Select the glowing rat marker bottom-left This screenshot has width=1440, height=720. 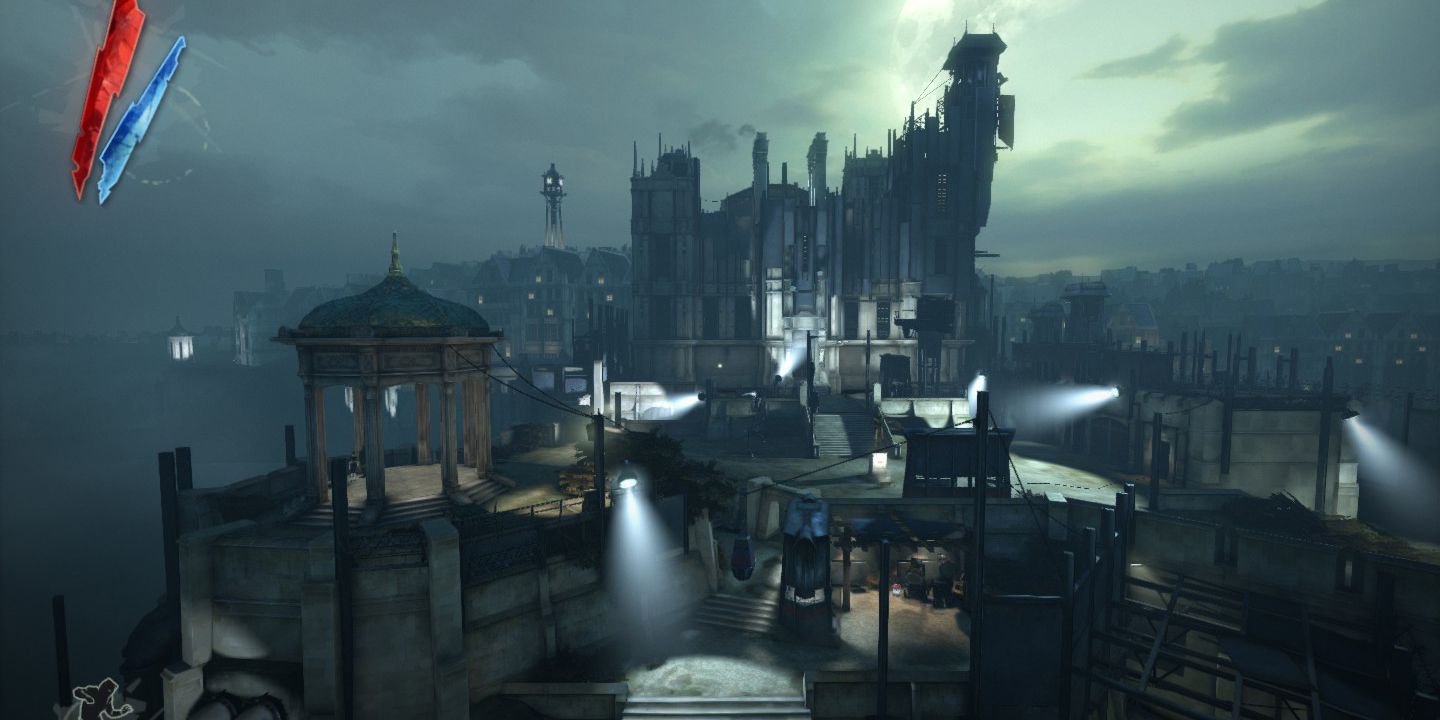point(97,700)
